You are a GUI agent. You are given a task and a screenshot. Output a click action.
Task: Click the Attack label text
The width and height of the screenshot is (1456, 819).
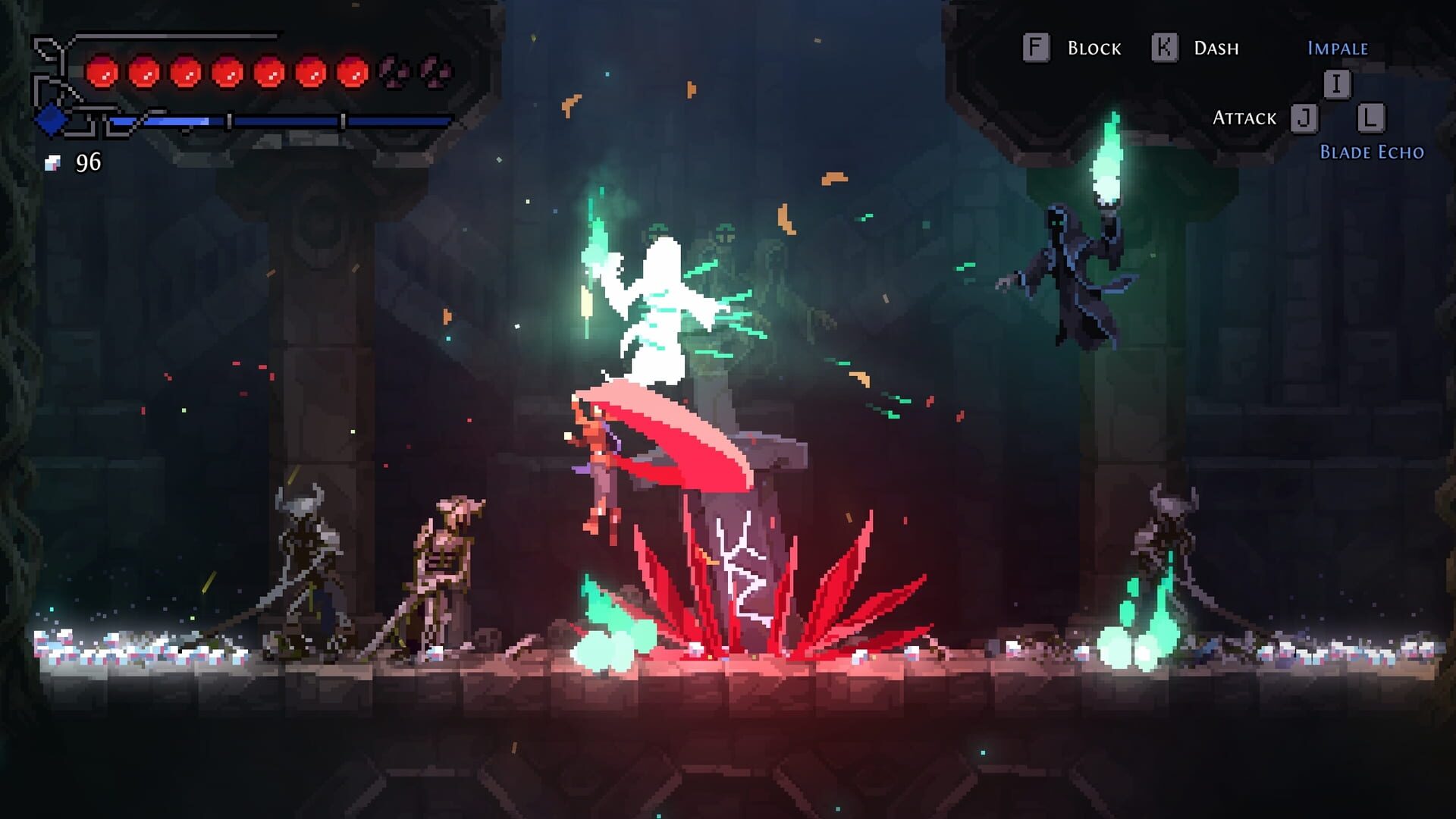coord(1244,118)
